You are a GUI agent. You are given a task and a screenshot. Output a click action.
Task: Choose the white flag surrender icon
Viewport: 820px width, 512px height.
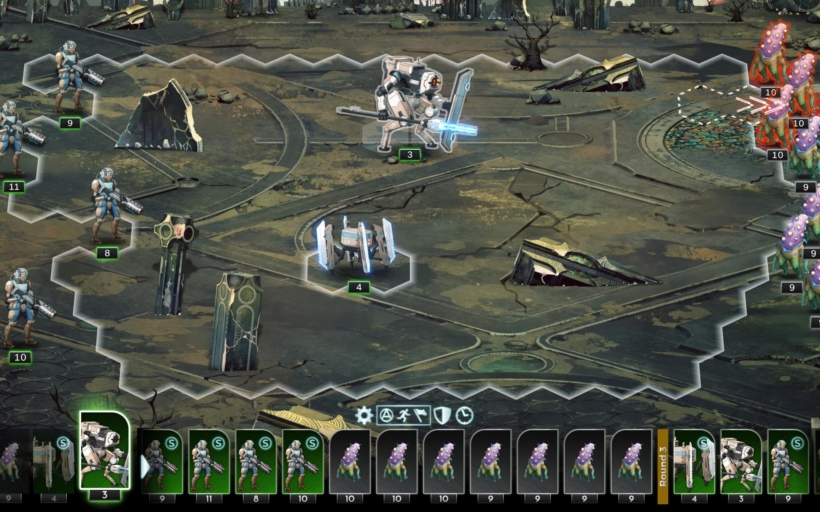(x=421, y=415)
